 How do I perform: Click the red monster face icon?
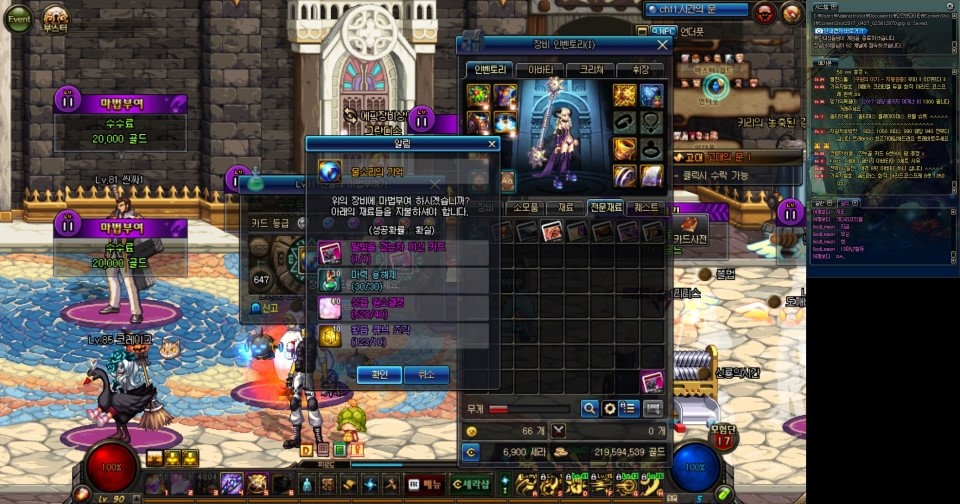point(764,11)
